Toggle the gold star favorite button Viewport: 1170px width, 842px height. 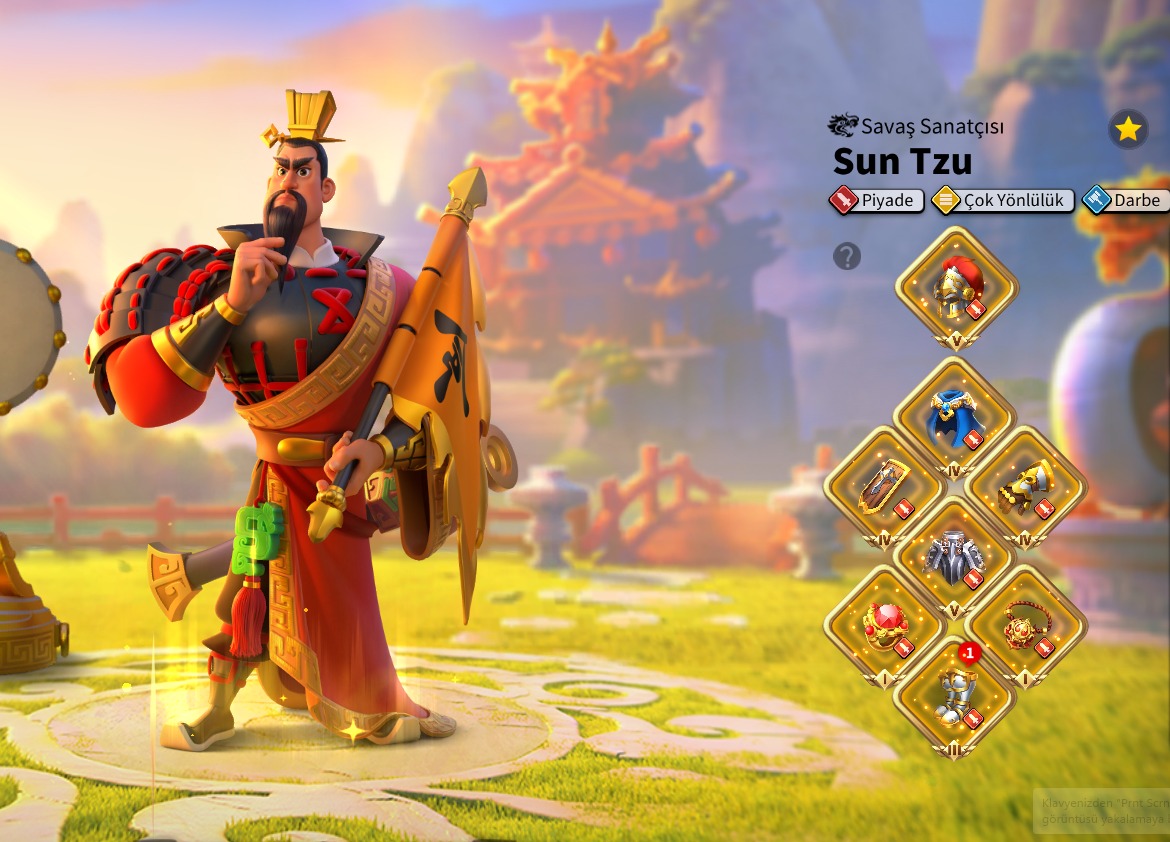(x=1128, y=129)
